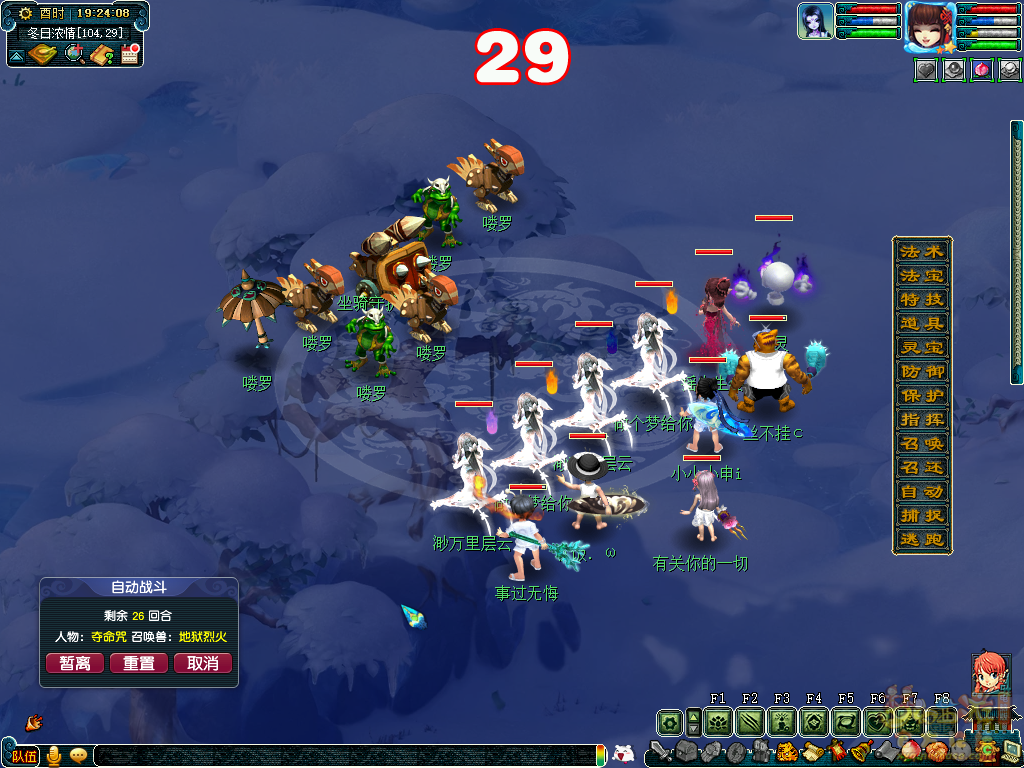Flee battle with 逃跑
1024x768 pixels.
[921, 539]
